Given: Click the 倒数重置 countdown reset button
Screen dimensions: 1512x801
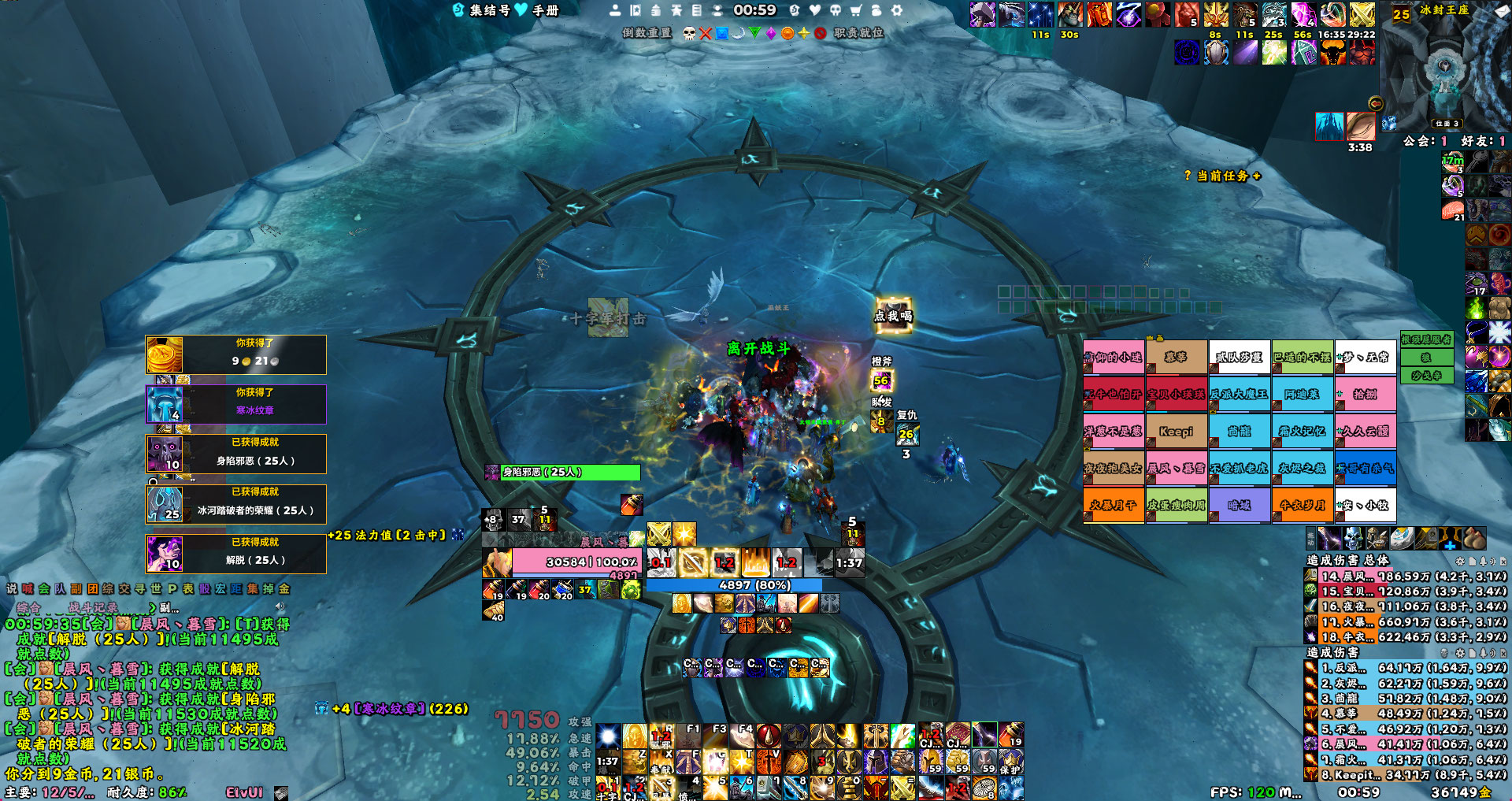Looking at the screenshot, I should 647,33.
